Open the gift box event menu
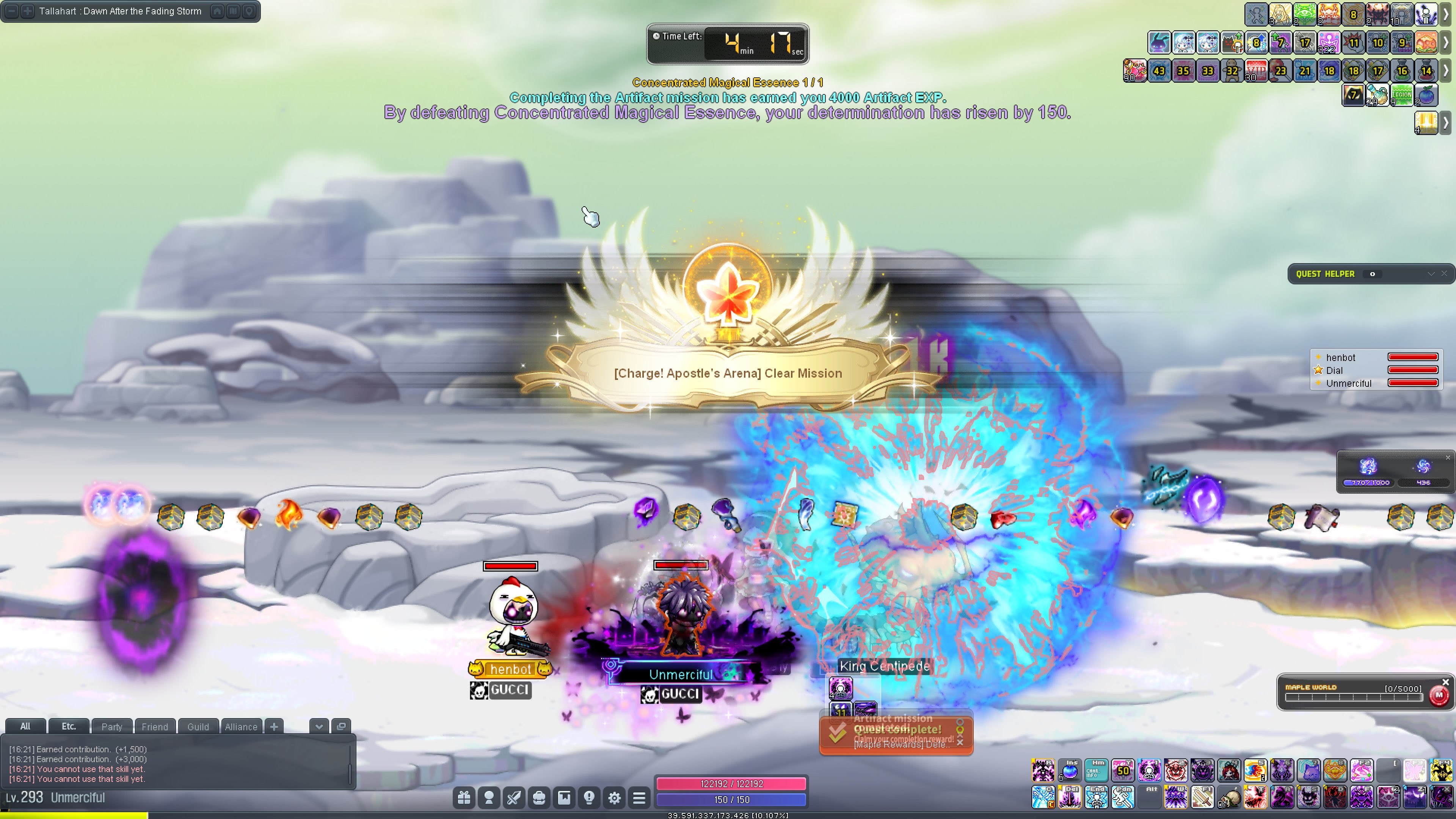1456x819 pixels. coord(464,797)
